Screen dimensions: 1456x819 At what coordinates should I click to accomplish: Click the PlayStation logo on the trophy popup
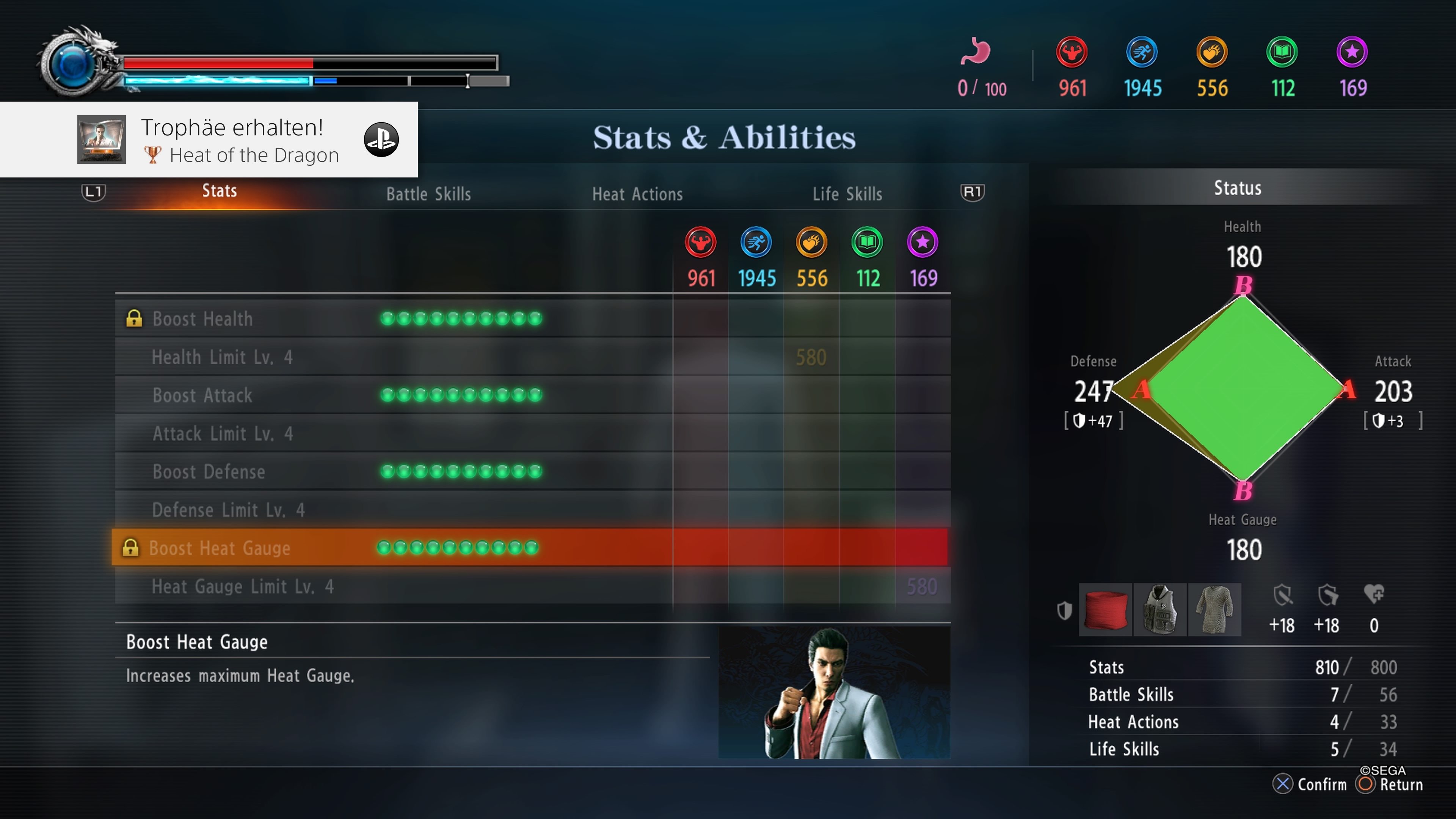(x=381, y=140)
